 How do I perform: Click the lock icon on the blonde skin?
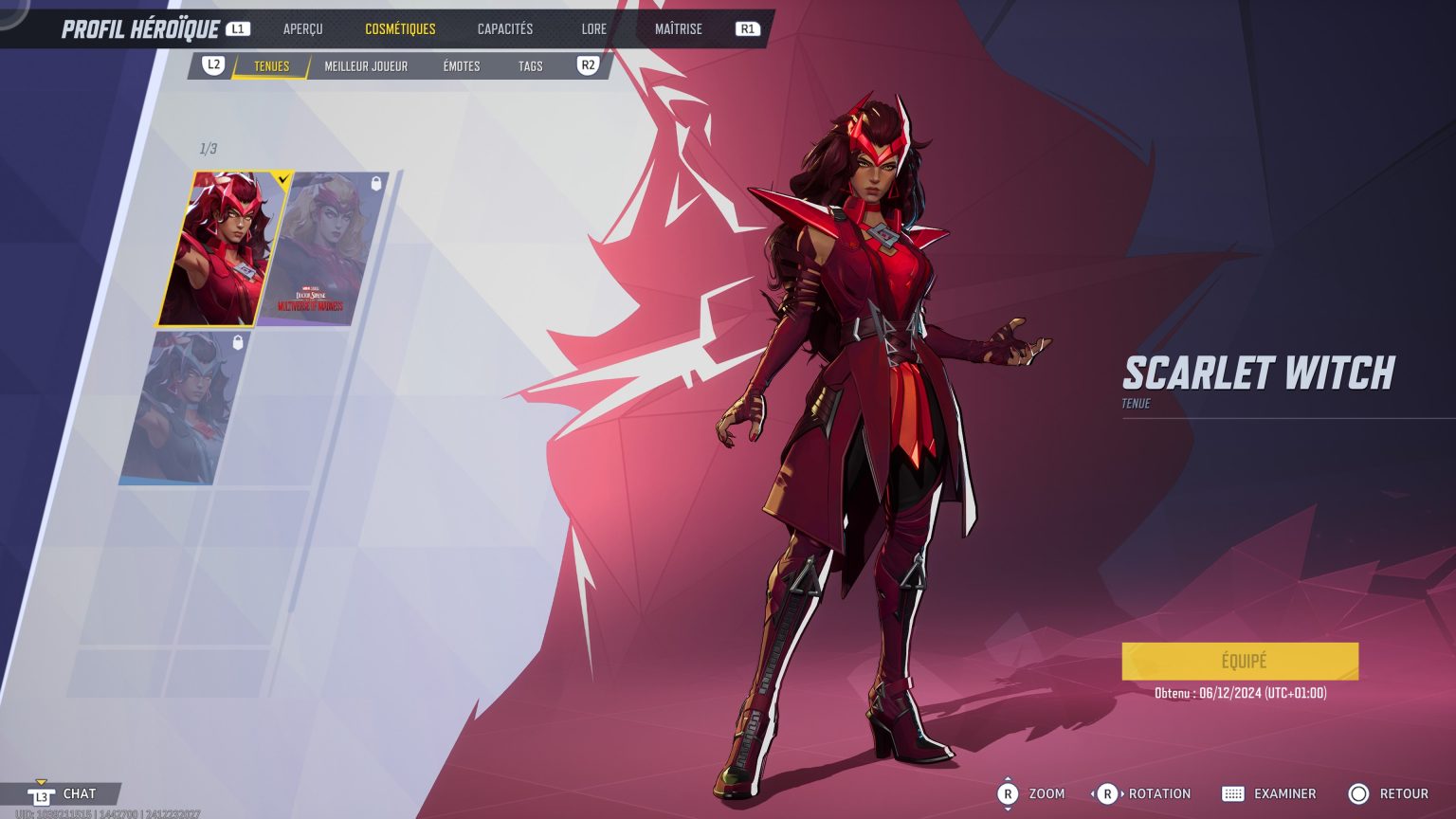pyautogui.click(x=374, y=185)
